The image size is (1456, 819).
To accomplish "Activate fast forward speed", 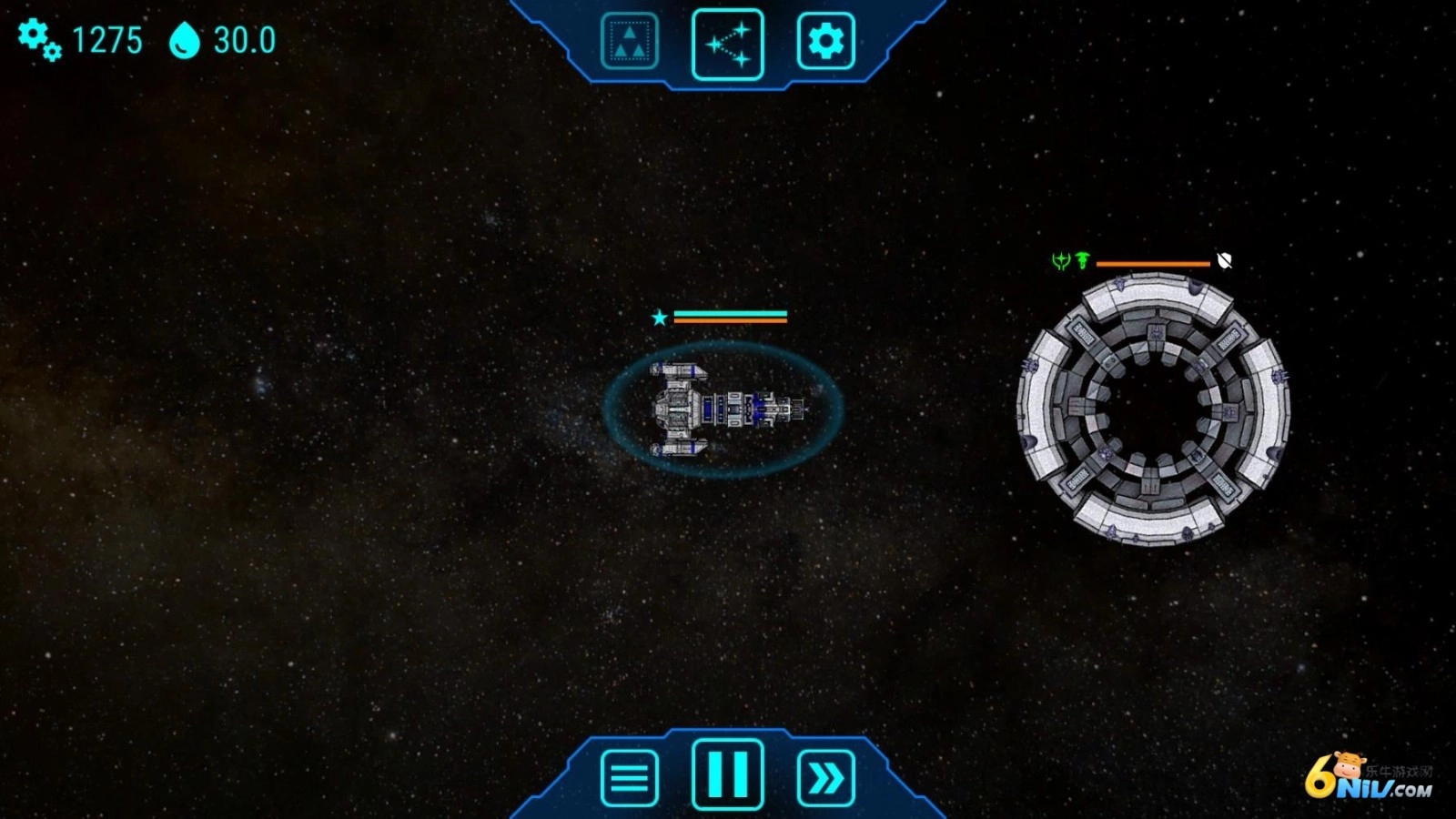I will coord(825,778).
